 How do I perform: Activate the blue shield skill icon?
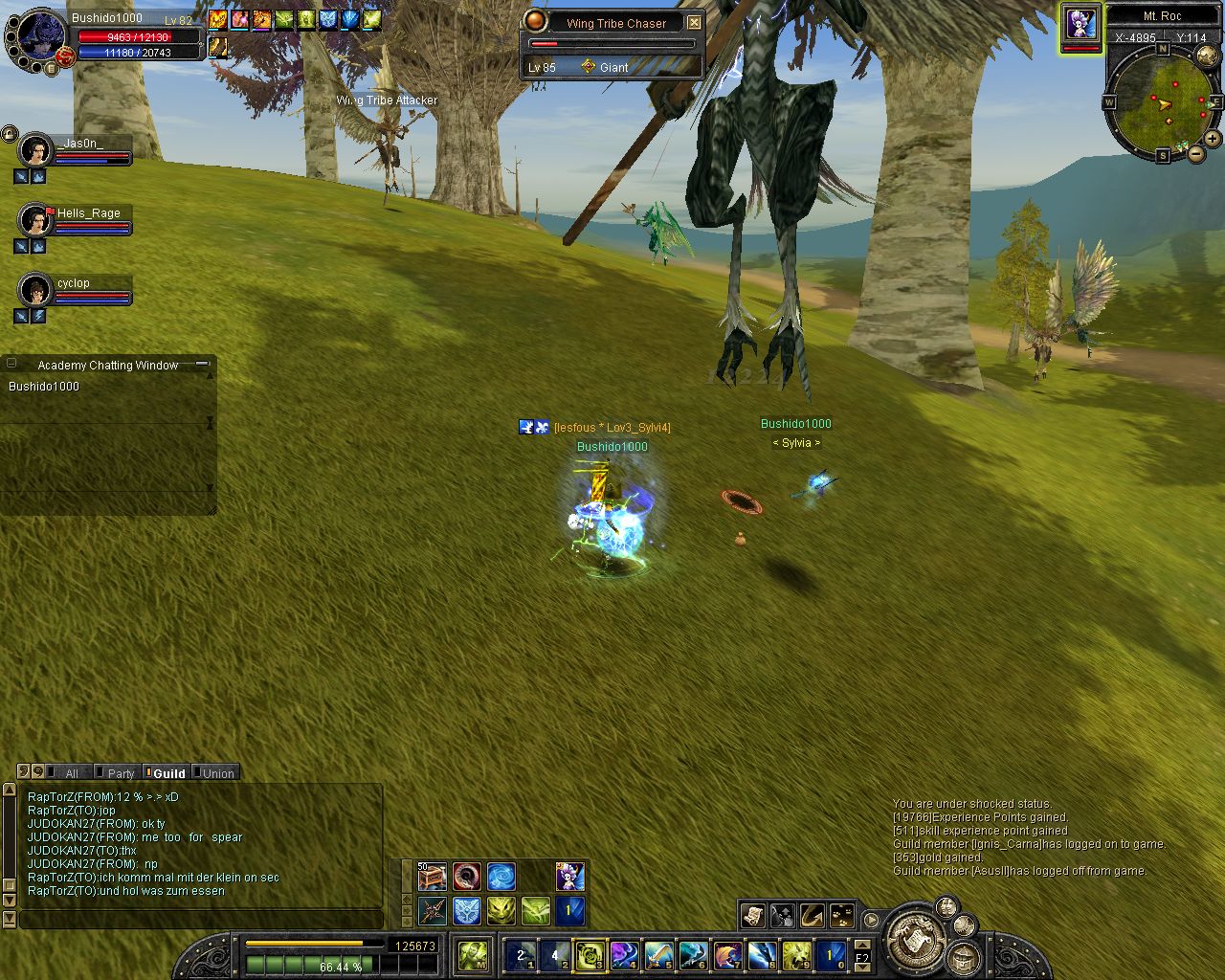tap(467, 910)
